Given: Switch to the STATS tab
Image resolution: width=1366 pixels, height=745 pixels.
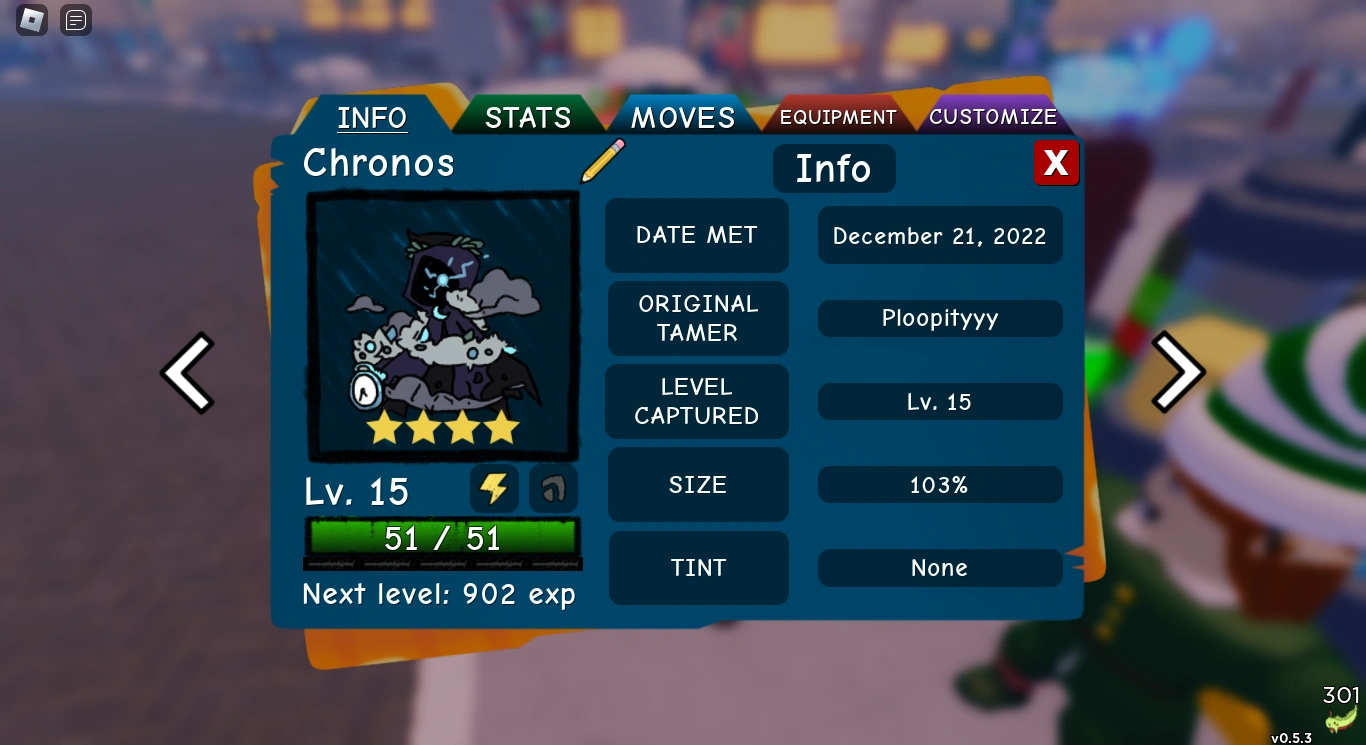Looking at the screenshot, I should (x=526, y=117).
